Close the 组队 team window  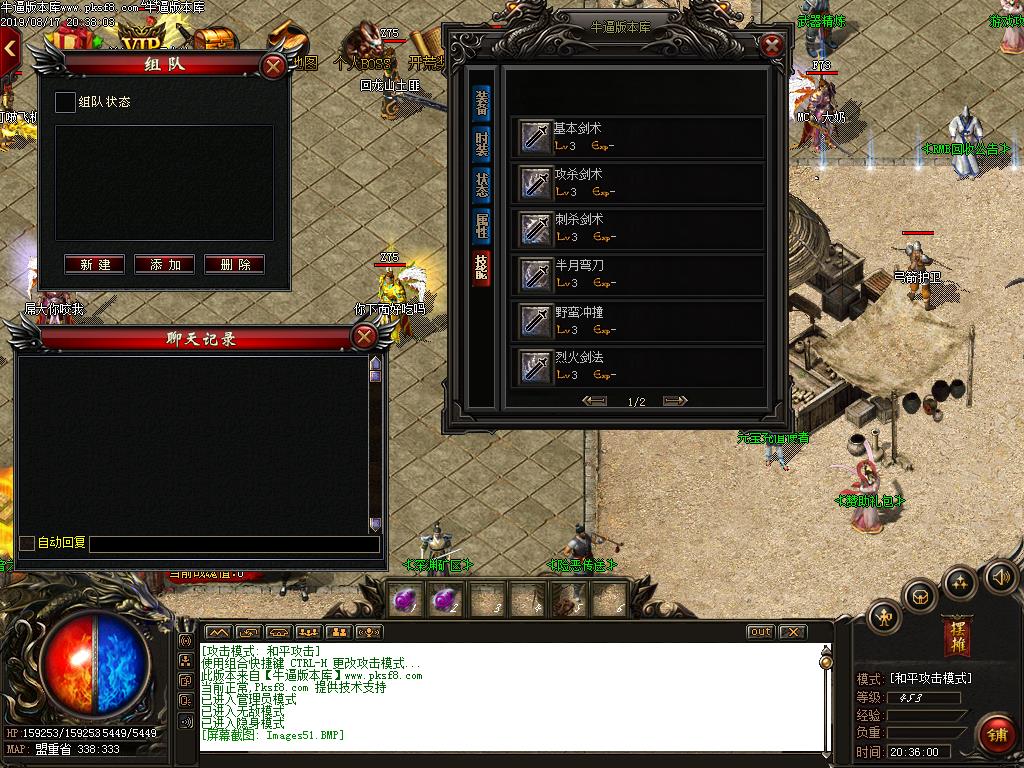[273, 66]
